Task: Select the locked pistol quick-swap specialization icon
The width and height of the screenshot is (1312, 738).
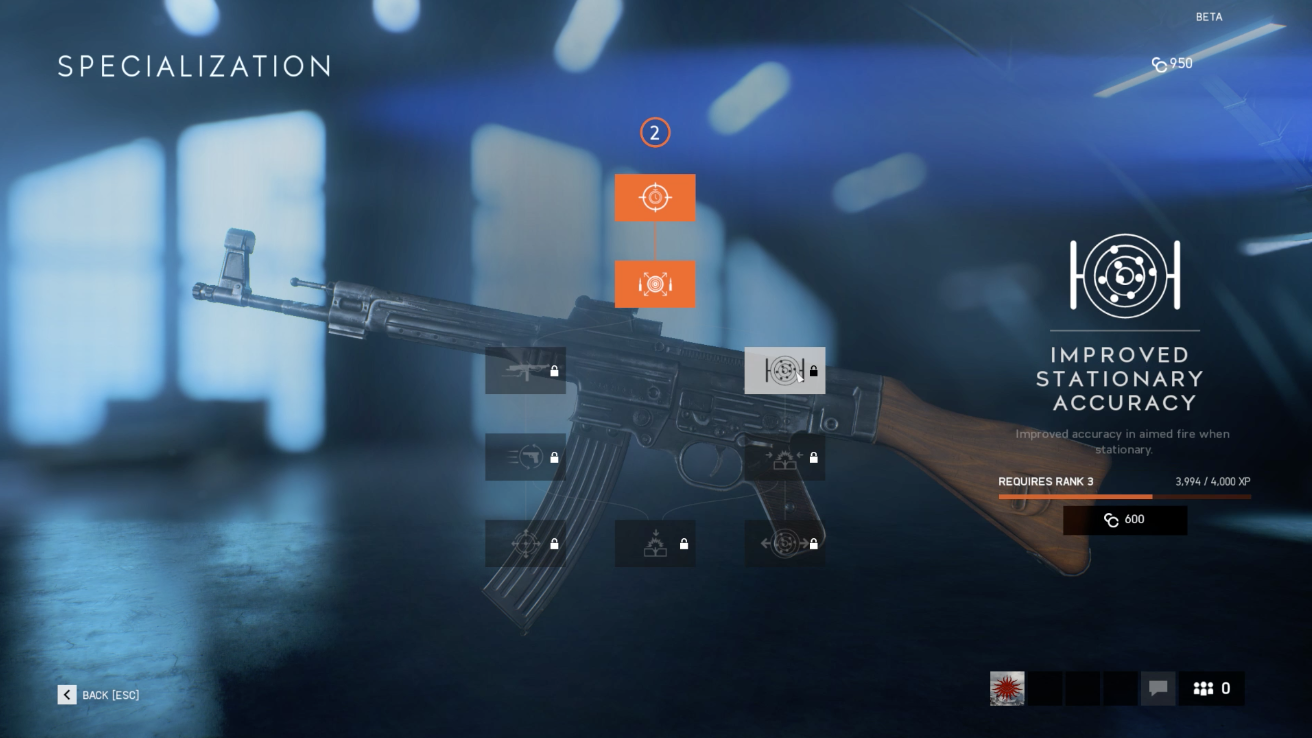Action: 525,457
